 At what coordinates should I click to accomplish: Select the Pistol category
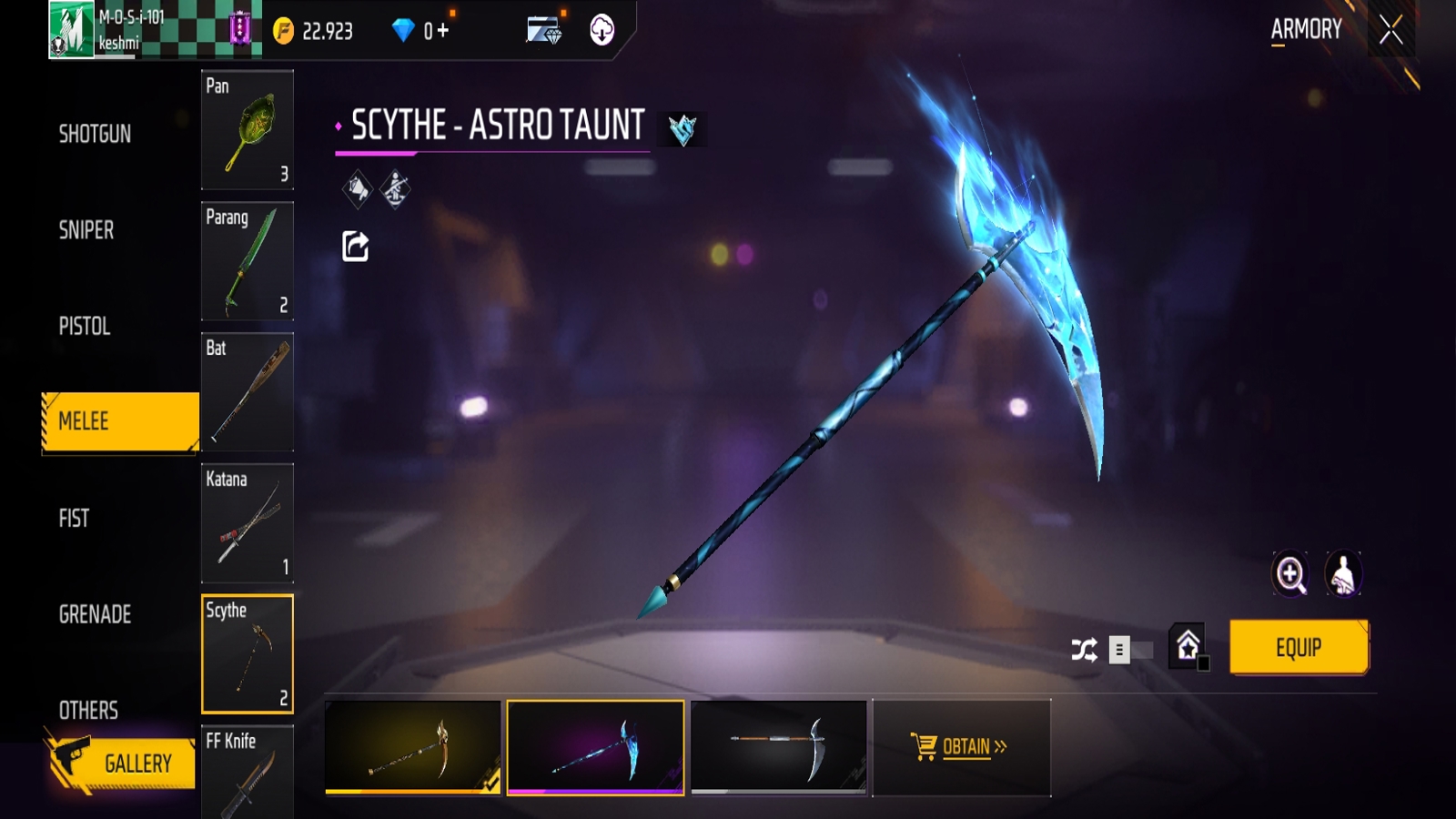(85, 327)
